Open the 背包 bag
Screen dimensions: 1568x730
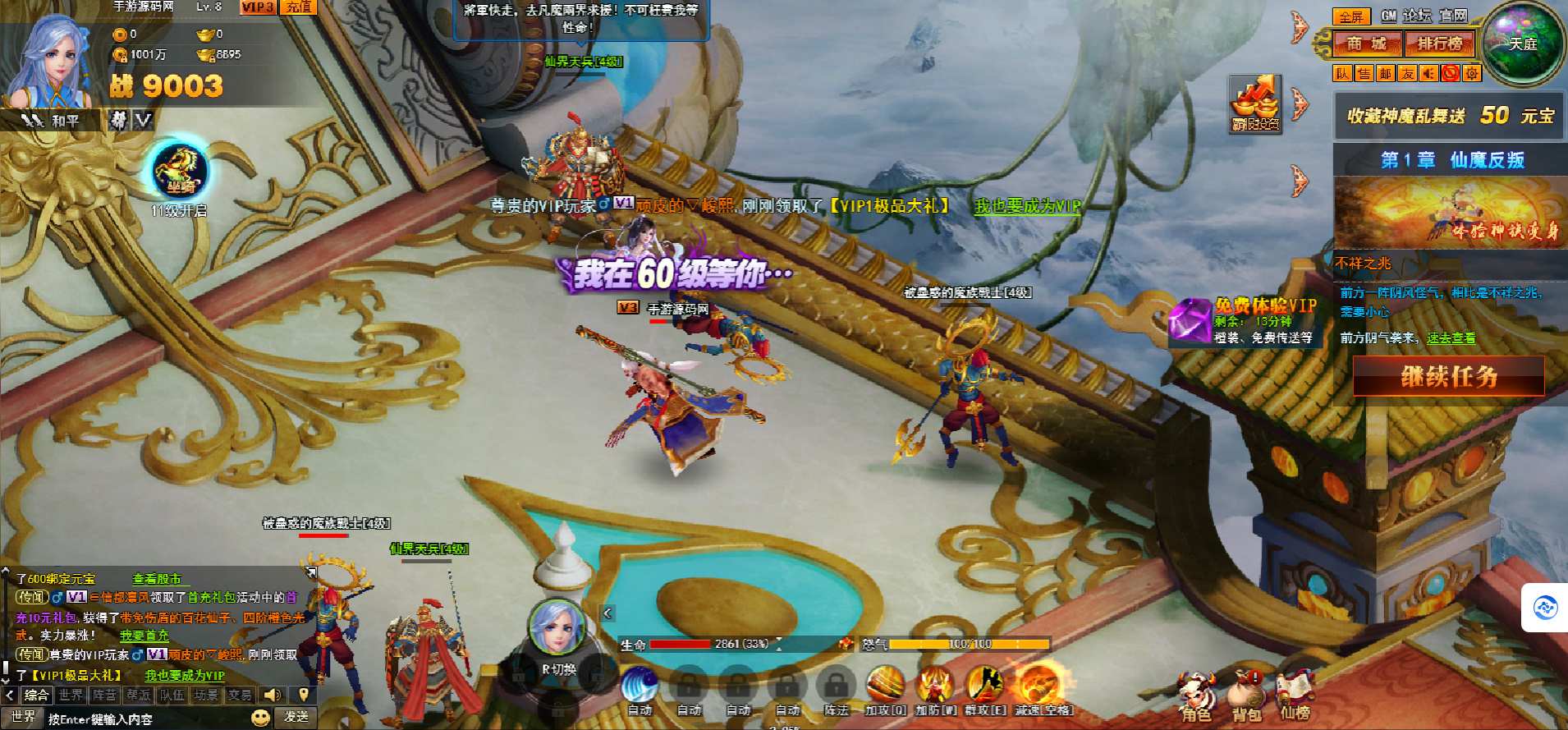coord(1246,696)
